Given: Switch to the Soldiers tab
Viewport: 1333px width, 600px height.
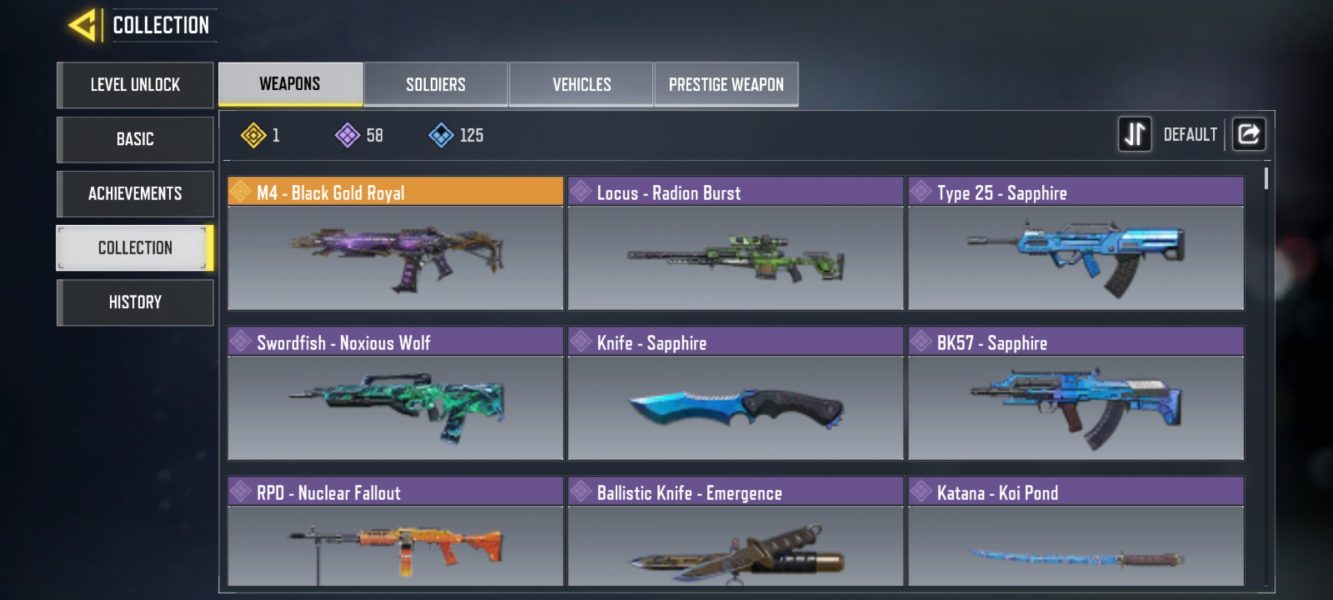Looking at the screenshot, I should (436, 84).
